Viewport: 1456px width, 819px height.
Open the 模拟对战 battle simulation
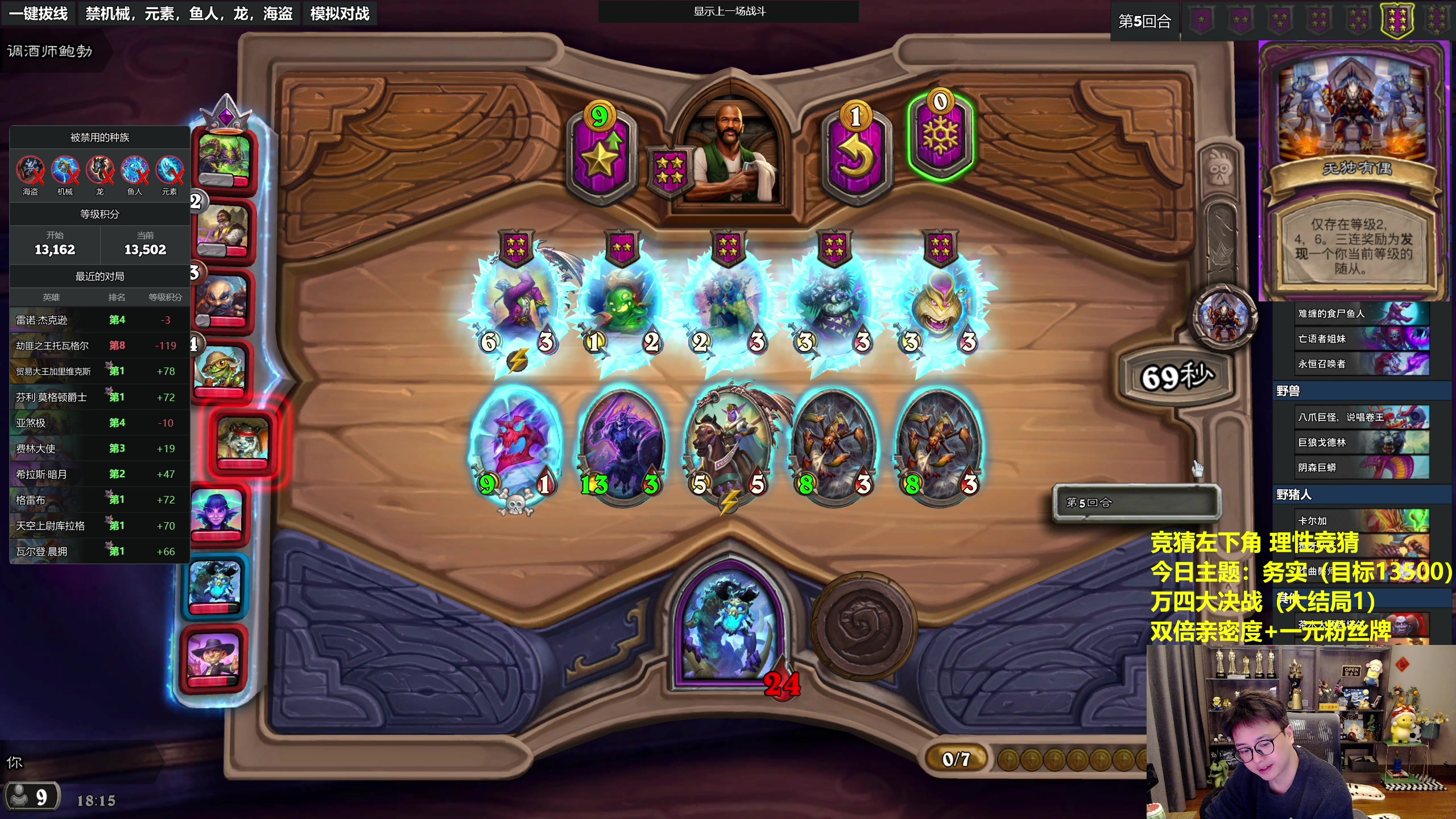(340, 13)
